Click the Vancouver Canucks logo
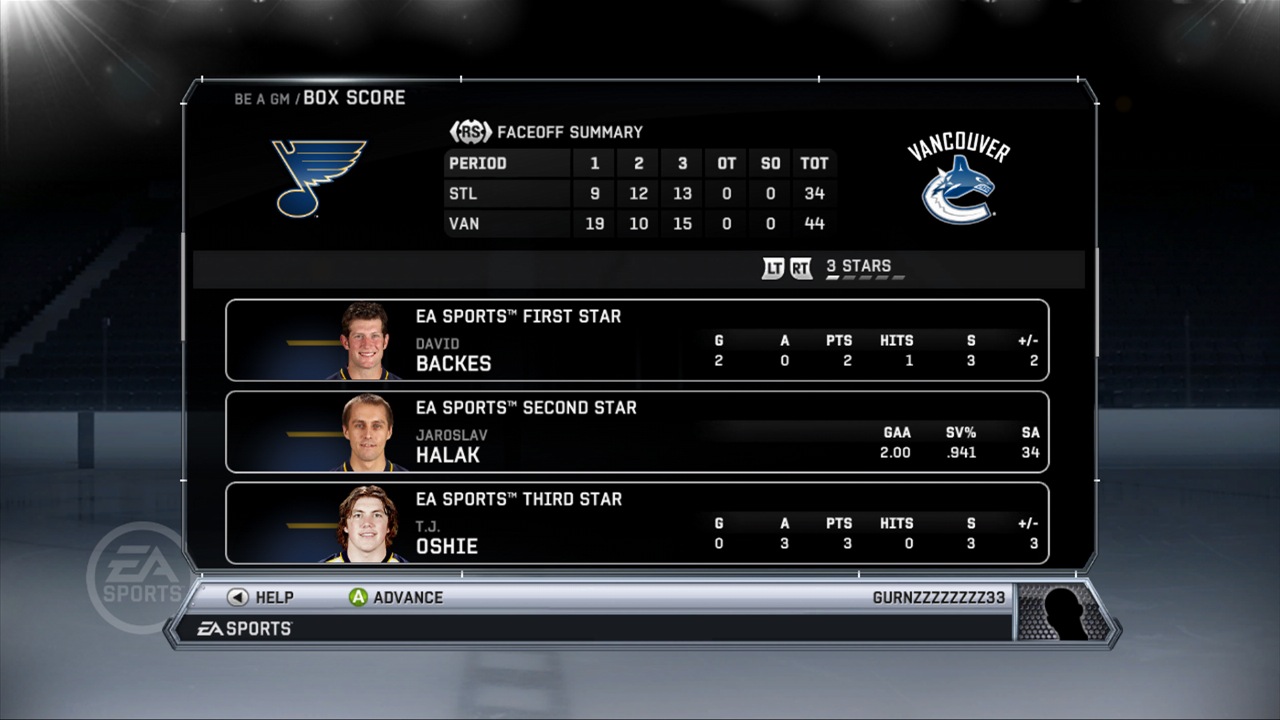 click(x=957, y=185)
